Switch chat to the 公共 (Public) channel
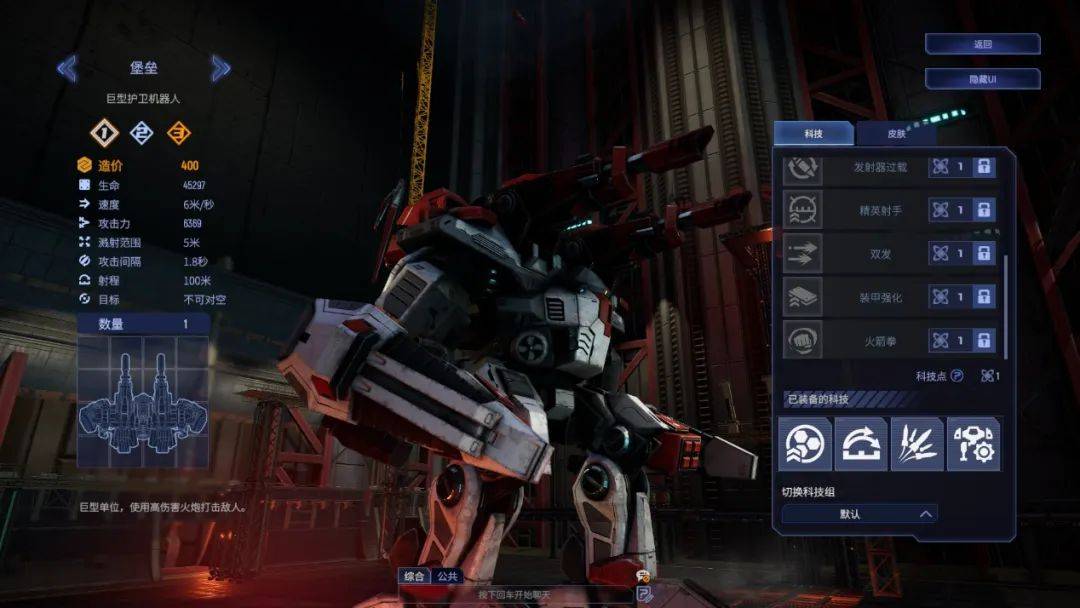This screenshot has height=608, width=1080. (x=447, y=576)
